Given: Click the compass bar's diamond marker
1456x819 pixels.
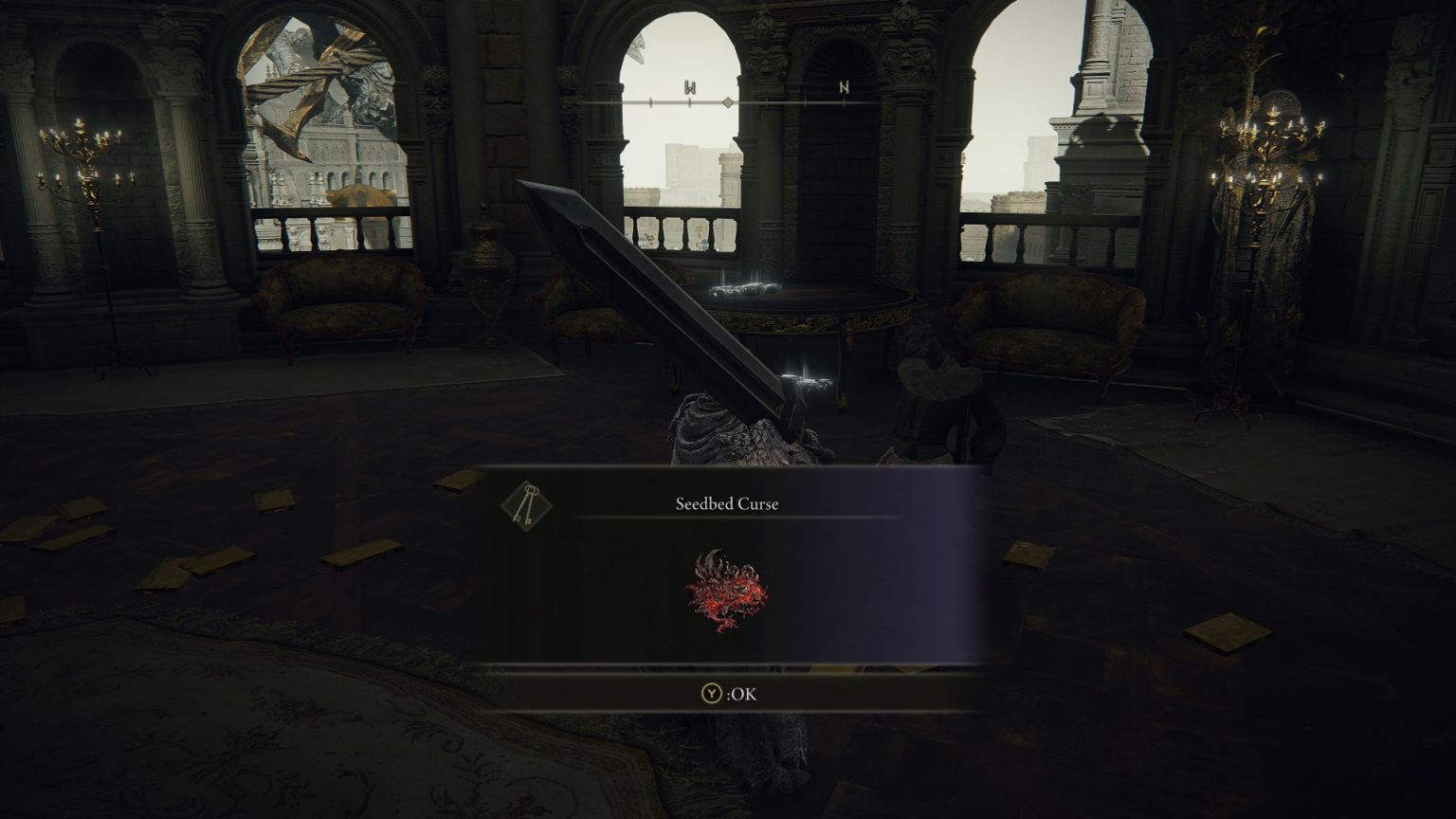Looking at the screenshot, I should [728, 101].
